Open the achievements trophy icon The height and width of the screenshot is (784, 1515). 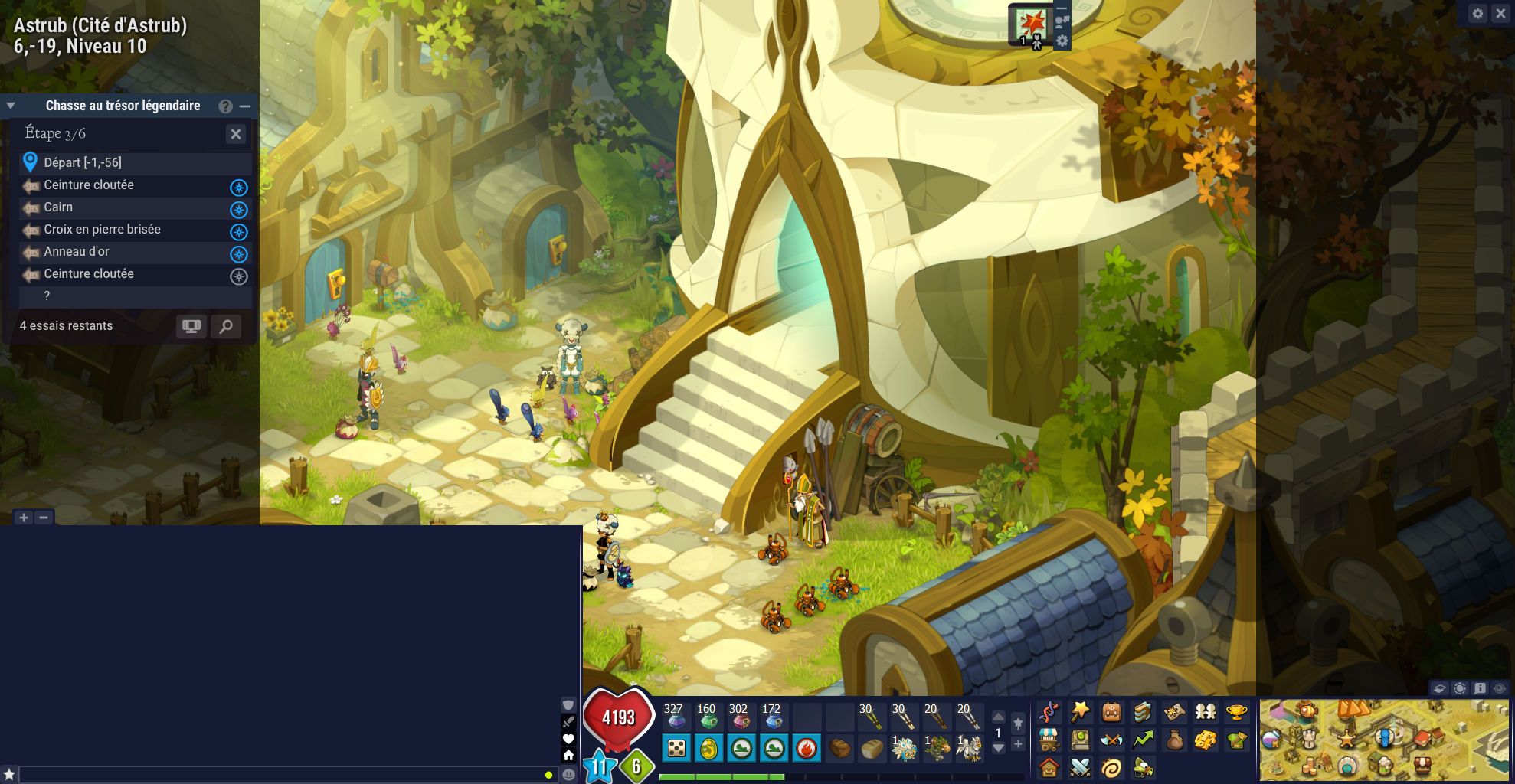(x=1236, y=711)
